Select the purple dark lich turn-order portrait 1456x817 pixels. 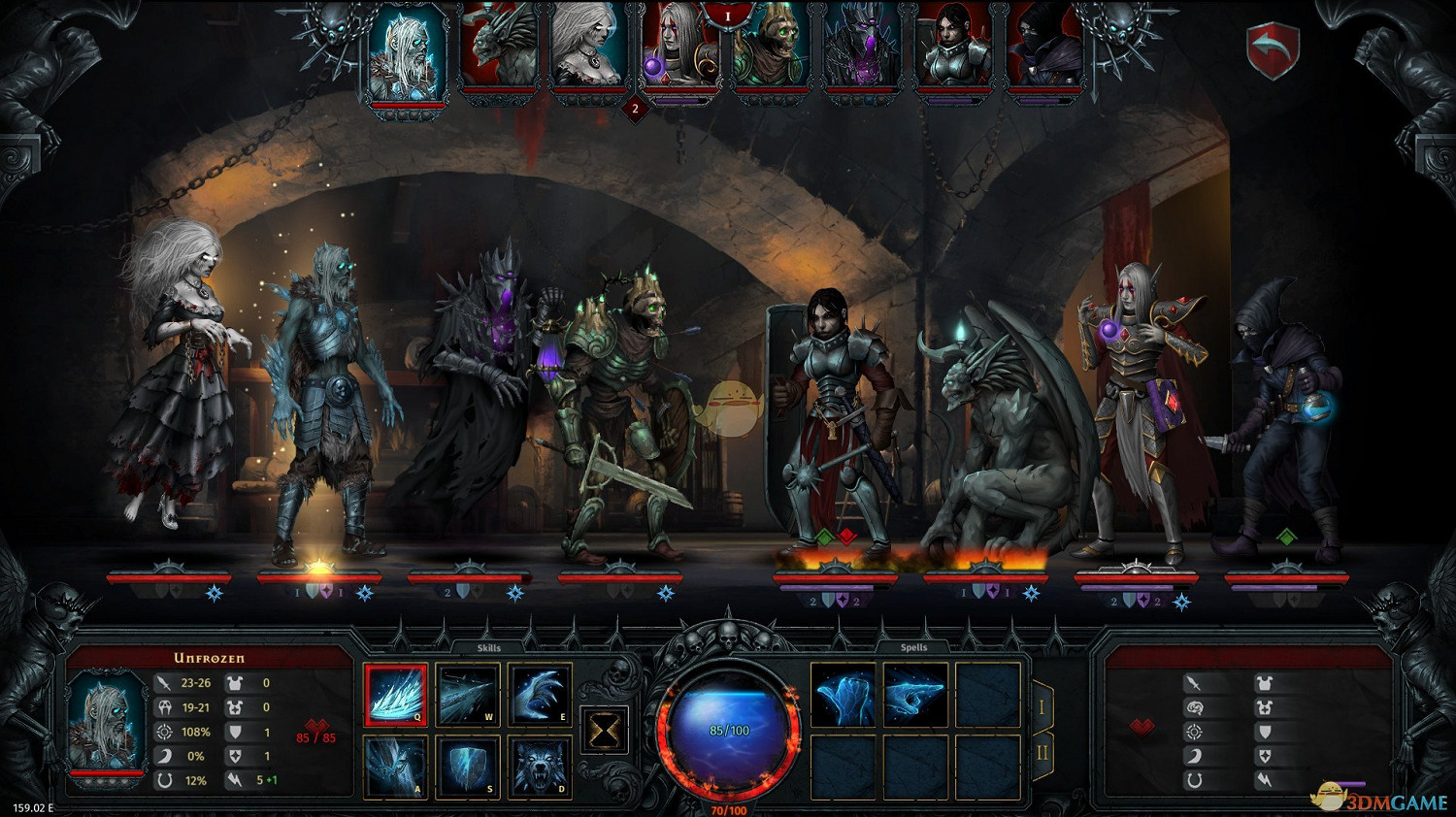[x=863, y=49]
